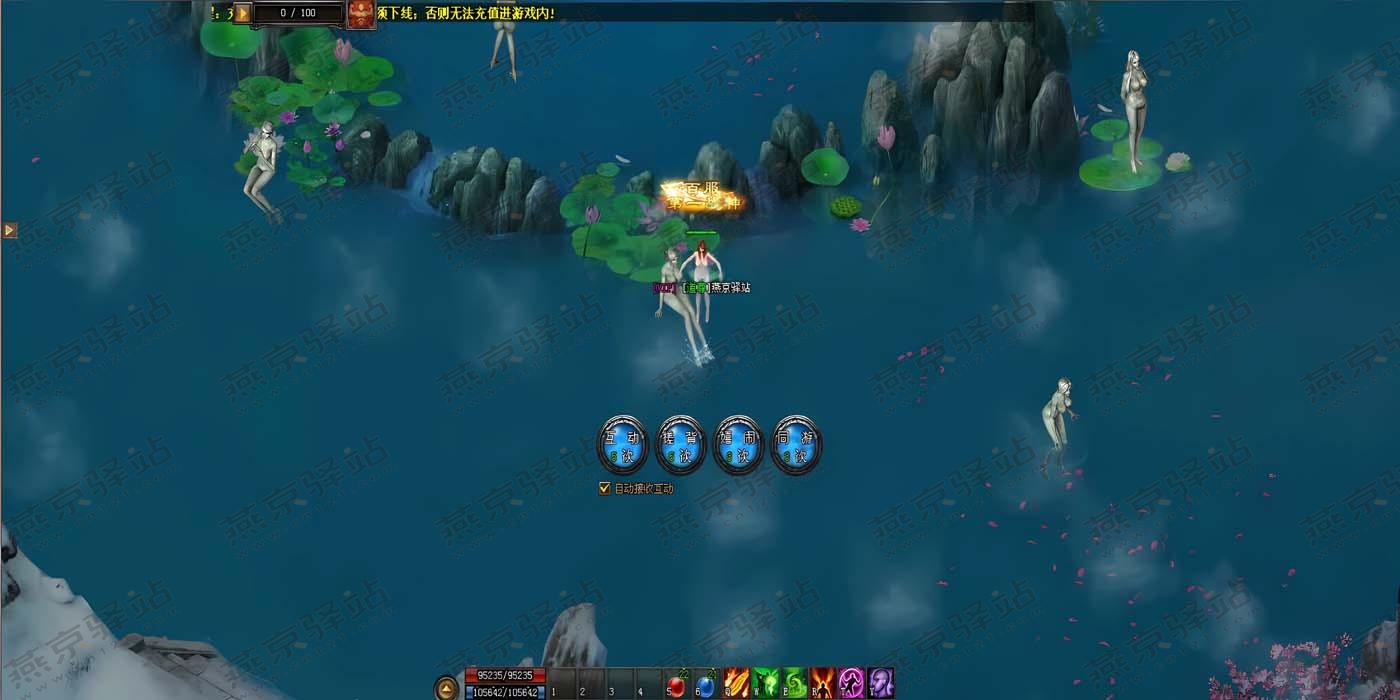Toggle the 自动接收互动 checkbox
Screen dimensions: 1400x700
[604, 489]
